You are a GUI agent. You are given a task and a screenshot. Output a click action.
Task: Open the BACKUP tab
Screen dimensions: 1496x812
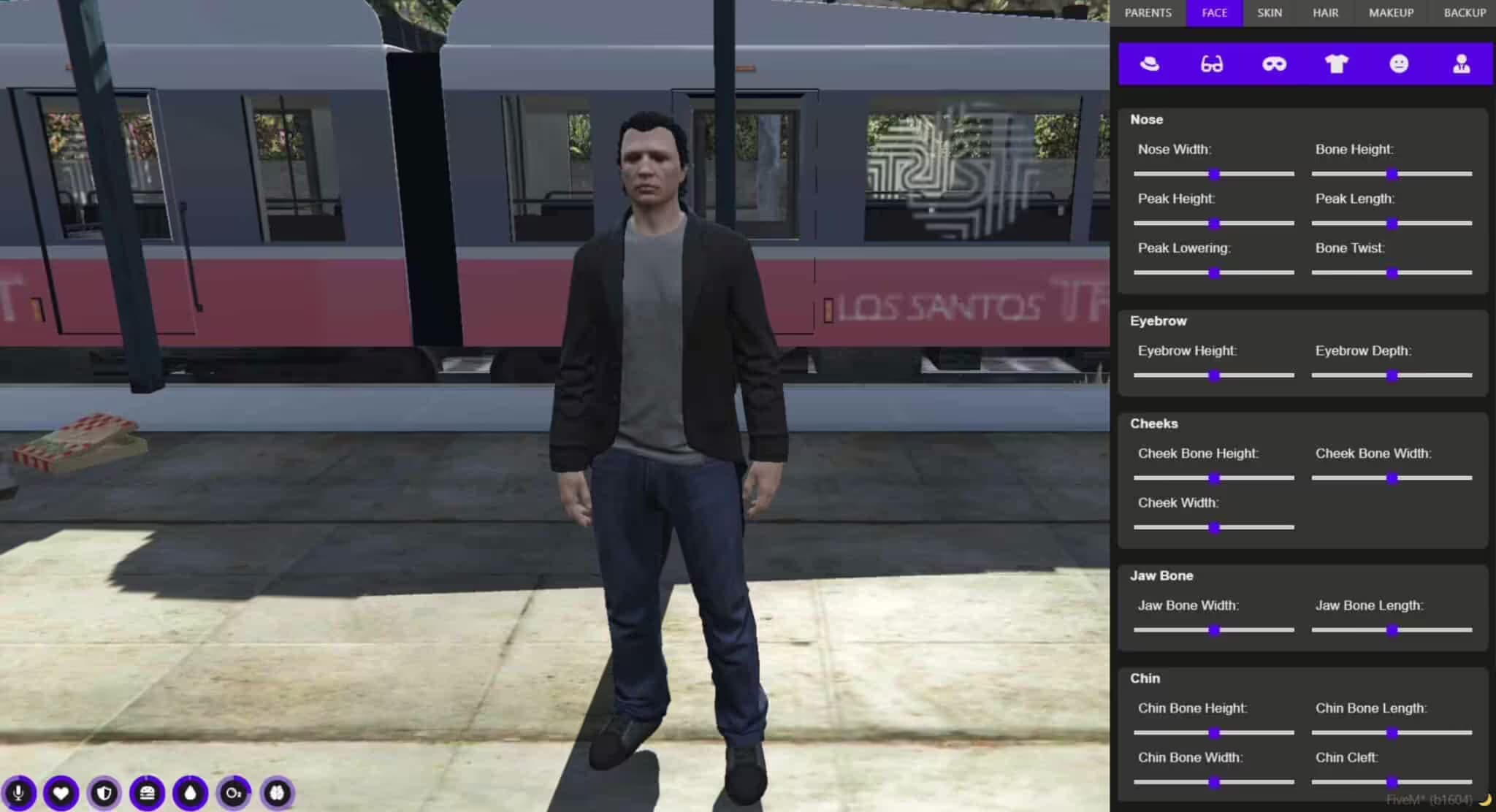1463,12
